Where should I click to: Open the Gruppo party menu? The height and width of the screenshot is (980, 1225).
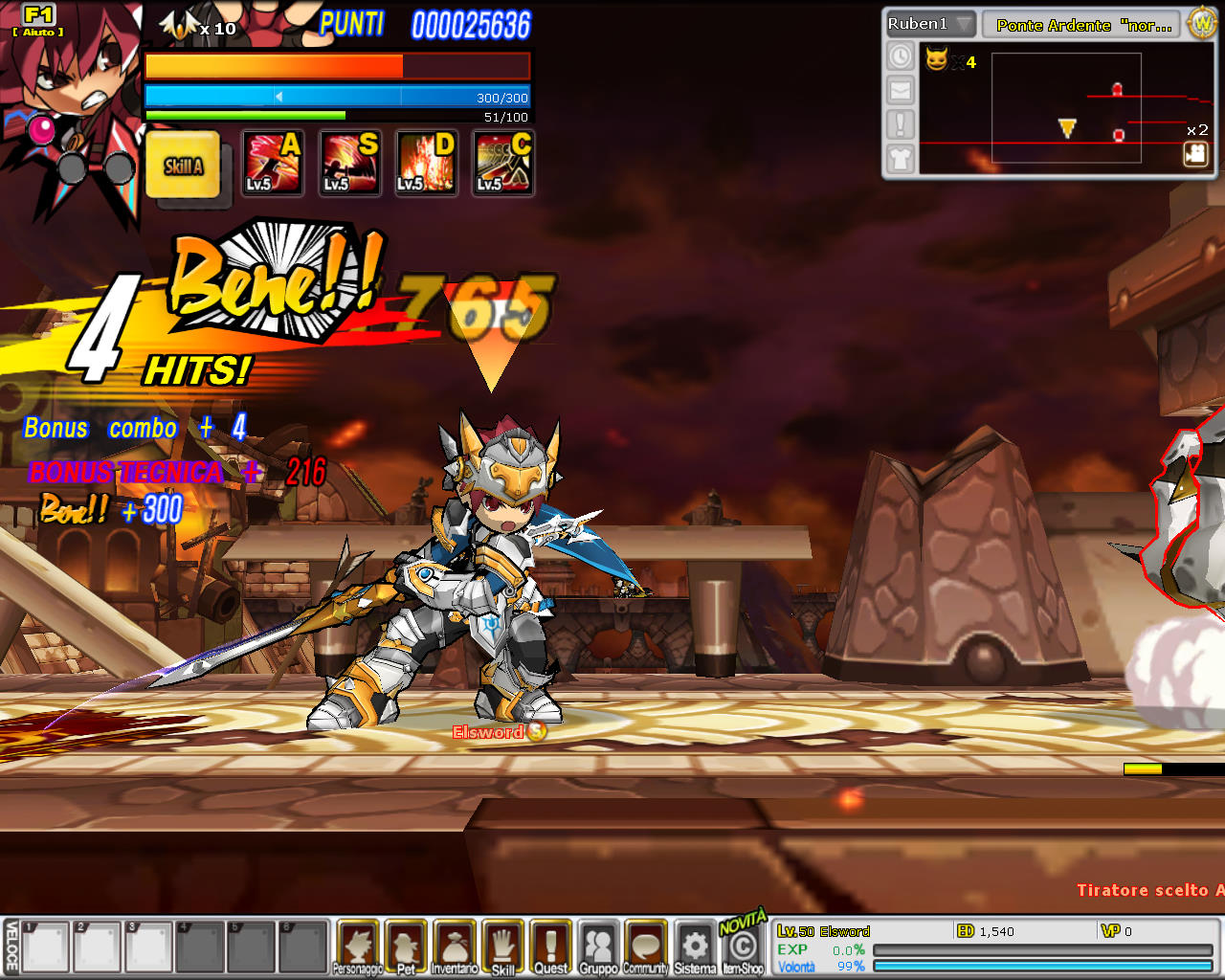point(598,947)
